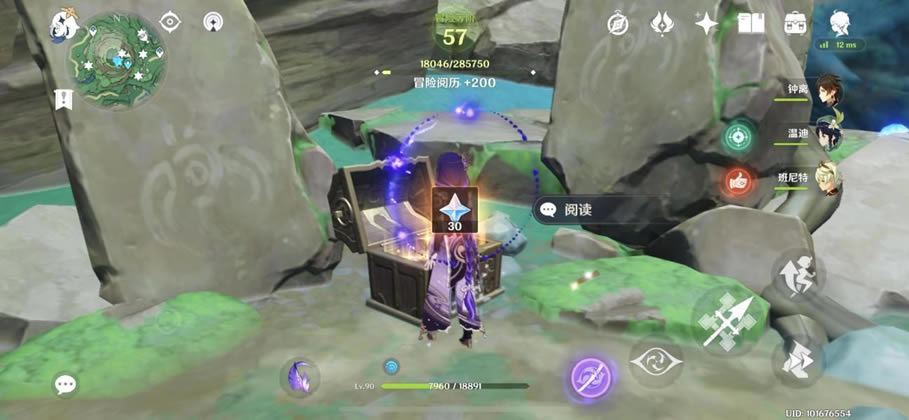
Task: Open the Paimon main menu
Action: [64, 23]
